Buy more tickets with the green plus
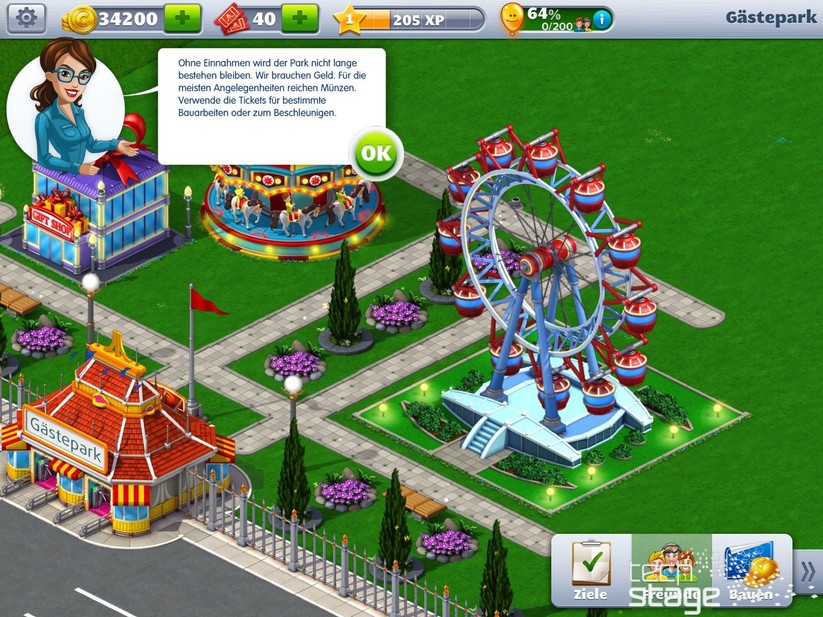This screenshot has width=823, height=617. [x=300, y=18]
